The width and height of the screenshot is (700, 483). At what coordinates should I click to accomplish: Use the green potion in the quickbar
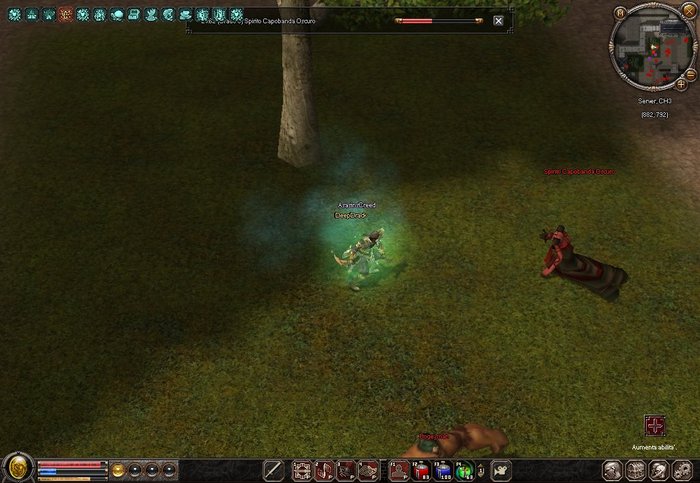point(464,470)
